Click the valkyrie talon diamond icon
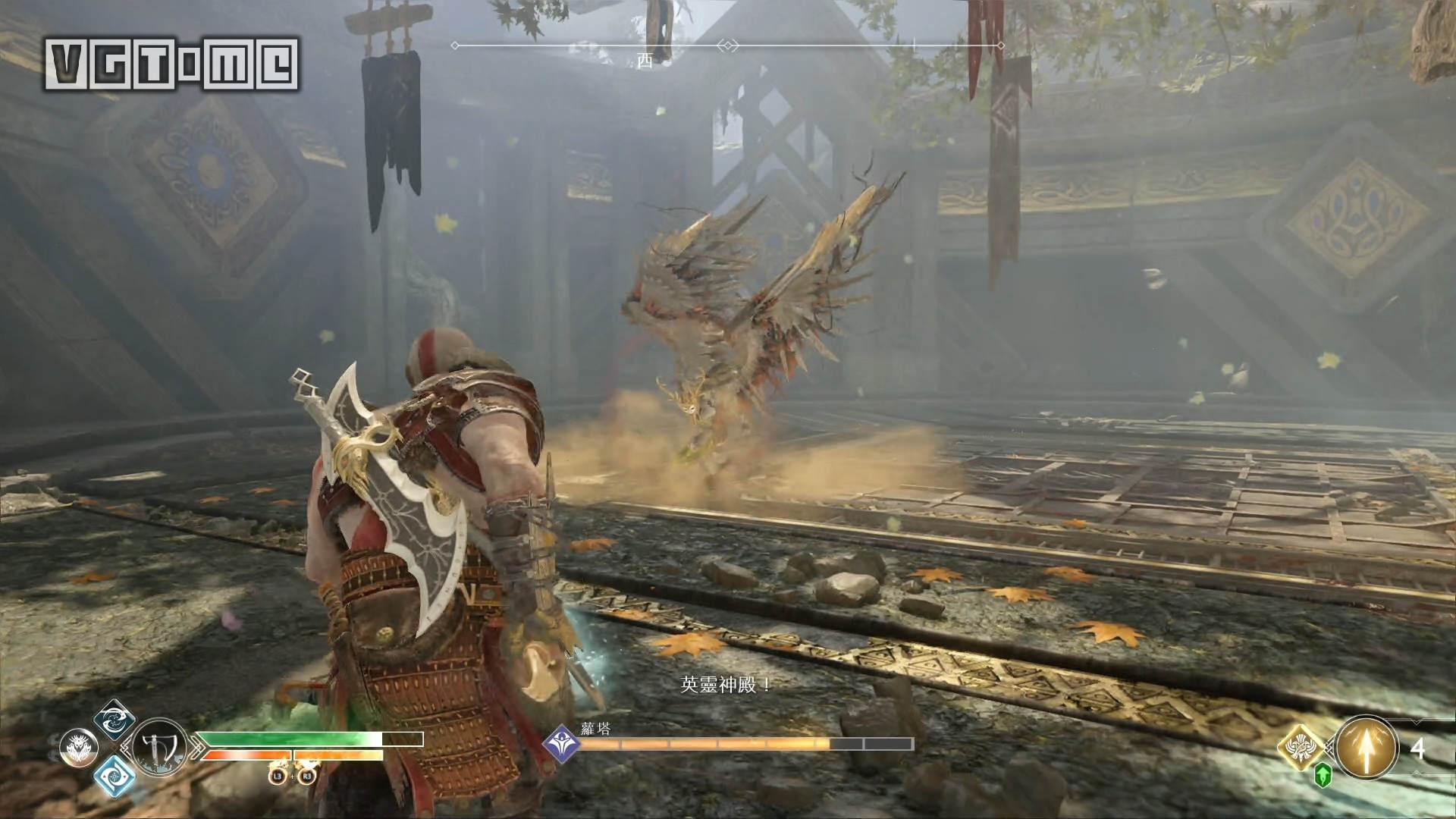This screenshot has height=819, width=1456. tap(1301, 747)
